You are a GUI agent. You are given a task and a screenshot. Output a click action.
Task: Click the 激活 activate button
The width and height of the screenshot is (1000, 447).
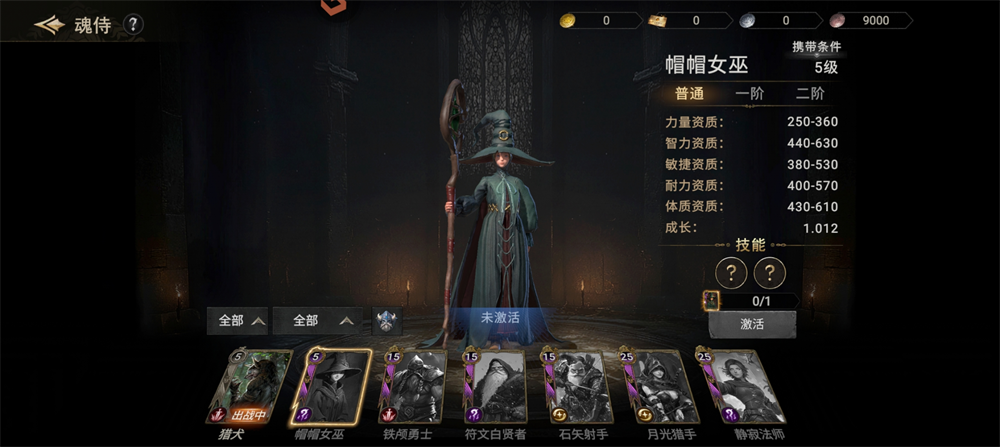[x=752, y=325]
